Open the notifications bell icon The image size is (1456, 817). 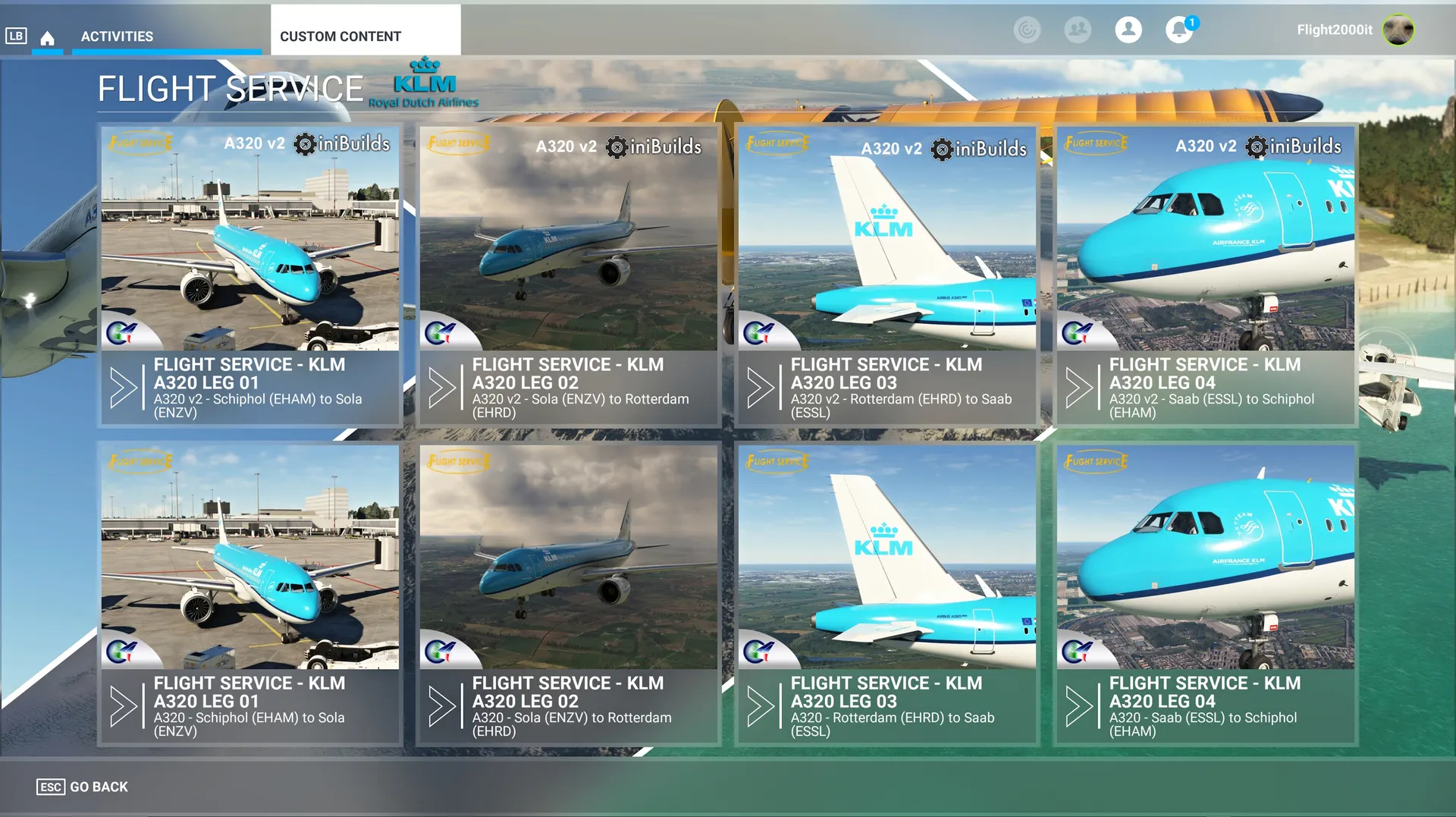click(1178, 30)
